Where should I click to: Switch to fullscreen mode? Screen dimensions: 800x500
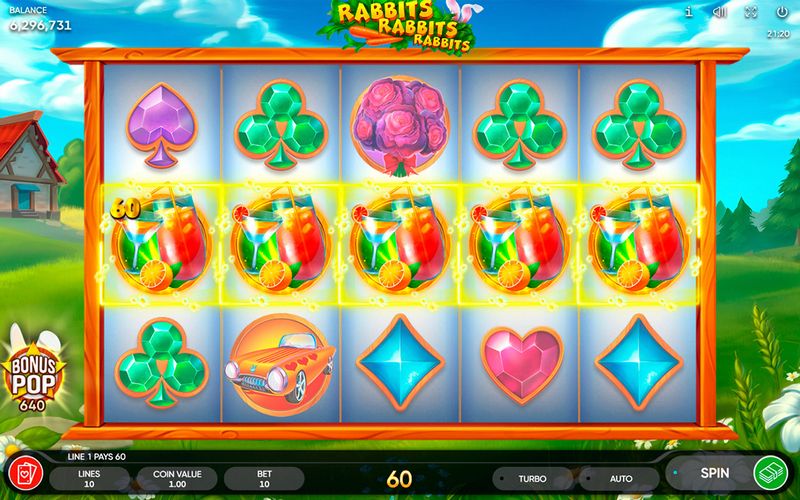(x=750, y=12)
